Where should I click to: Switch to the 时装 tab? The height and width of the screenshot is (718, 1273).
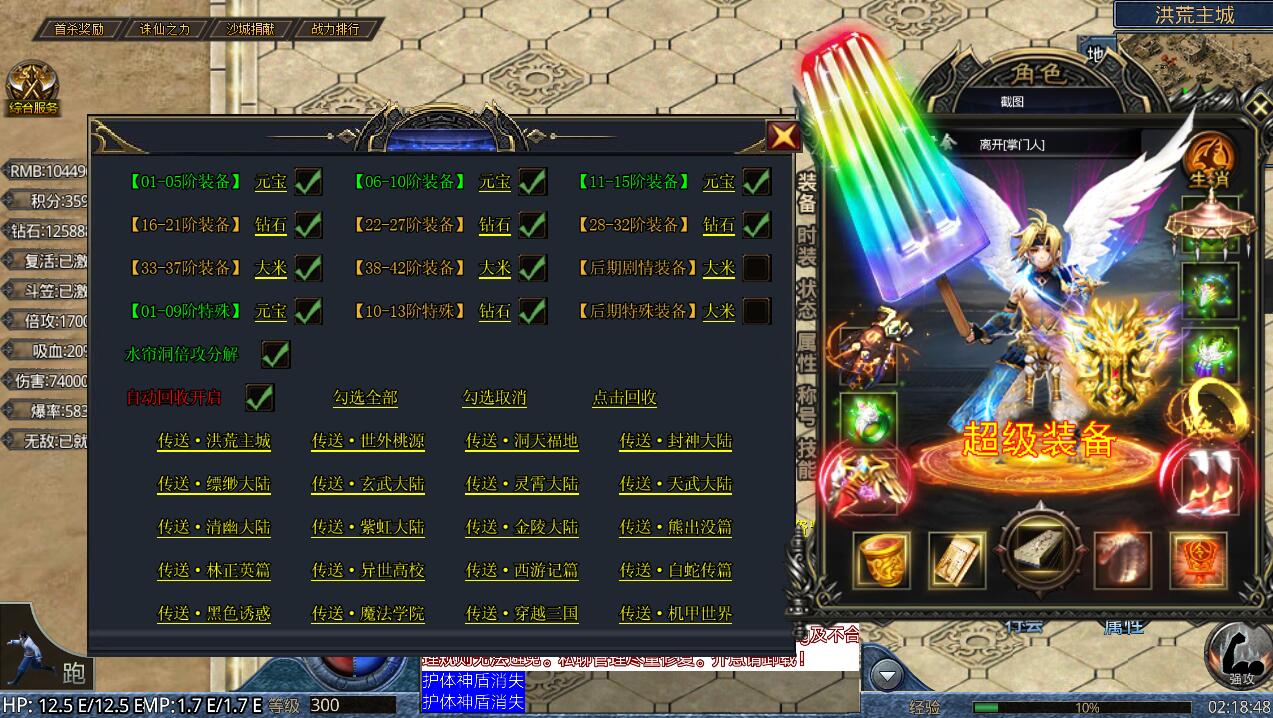point(806,245)
